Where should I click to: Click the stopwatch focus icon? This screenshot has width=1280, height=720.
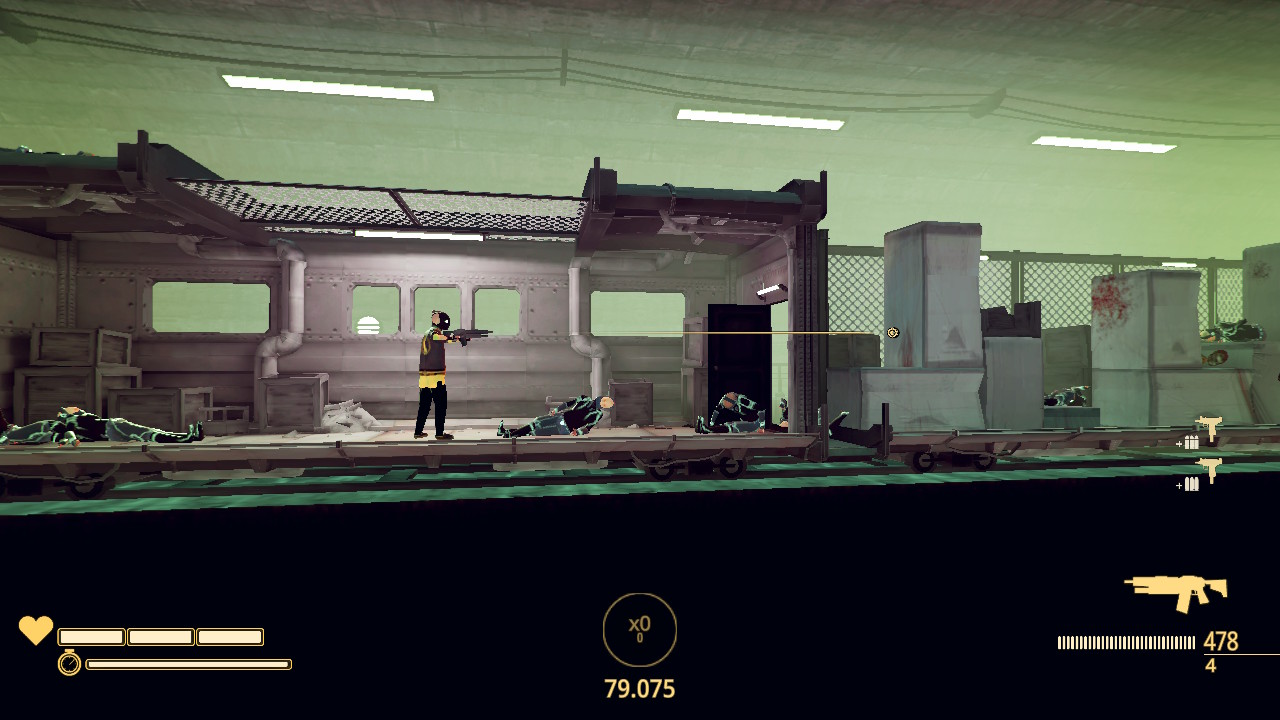tap(69, 662)
